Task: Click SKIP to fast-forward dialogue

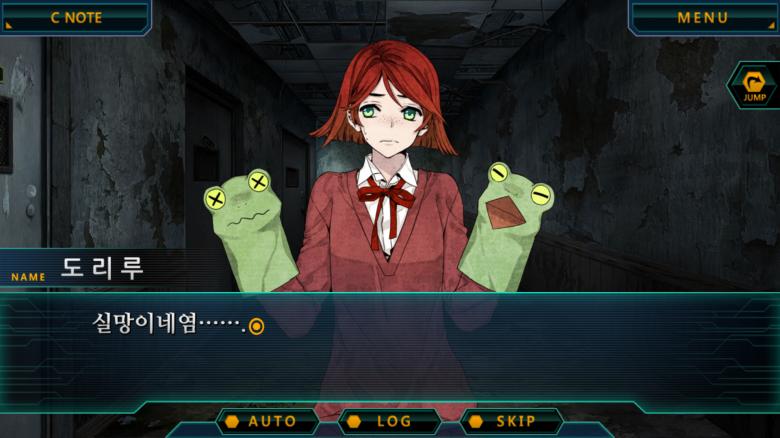Action: coord(511,421)
